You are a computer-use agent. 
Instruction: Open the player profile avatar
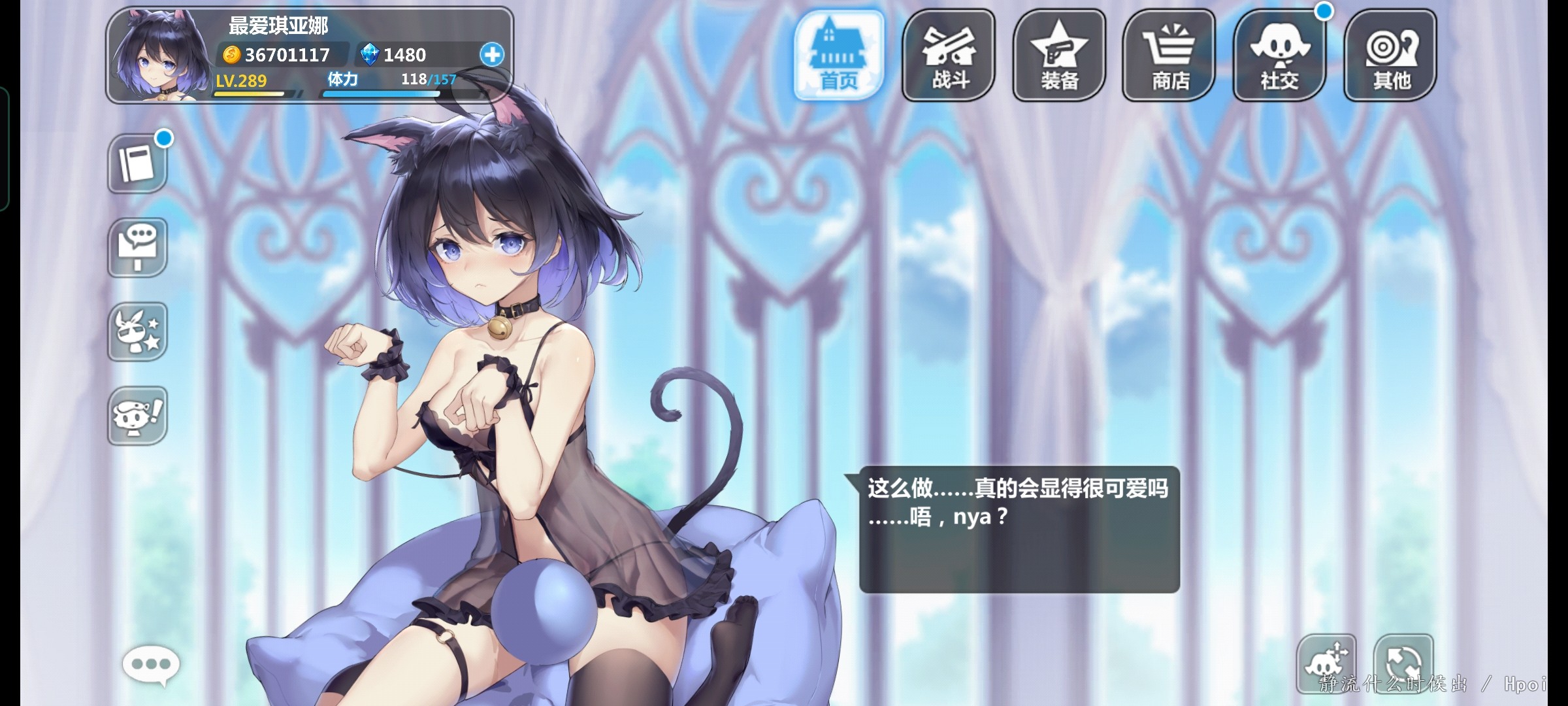coord(159,57)
